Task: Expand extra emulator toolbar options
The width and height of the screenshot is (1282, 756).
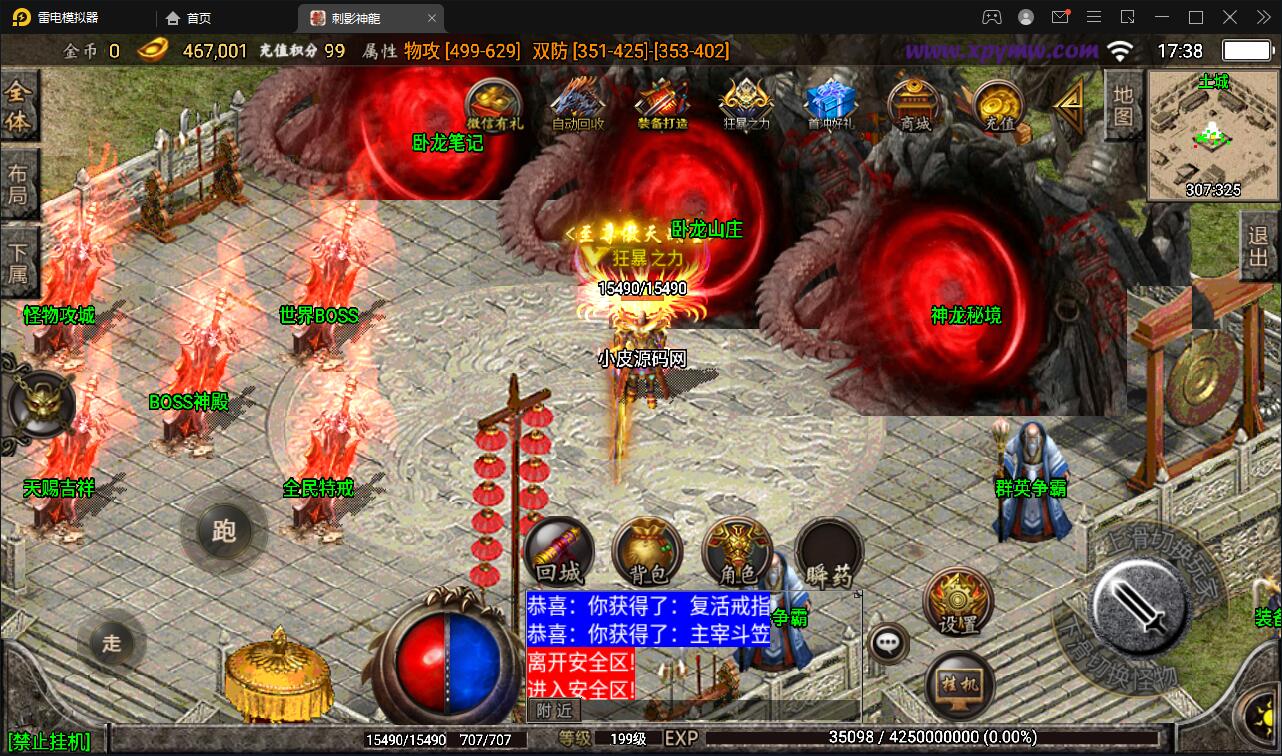Action: click(x=1263, y=17)
